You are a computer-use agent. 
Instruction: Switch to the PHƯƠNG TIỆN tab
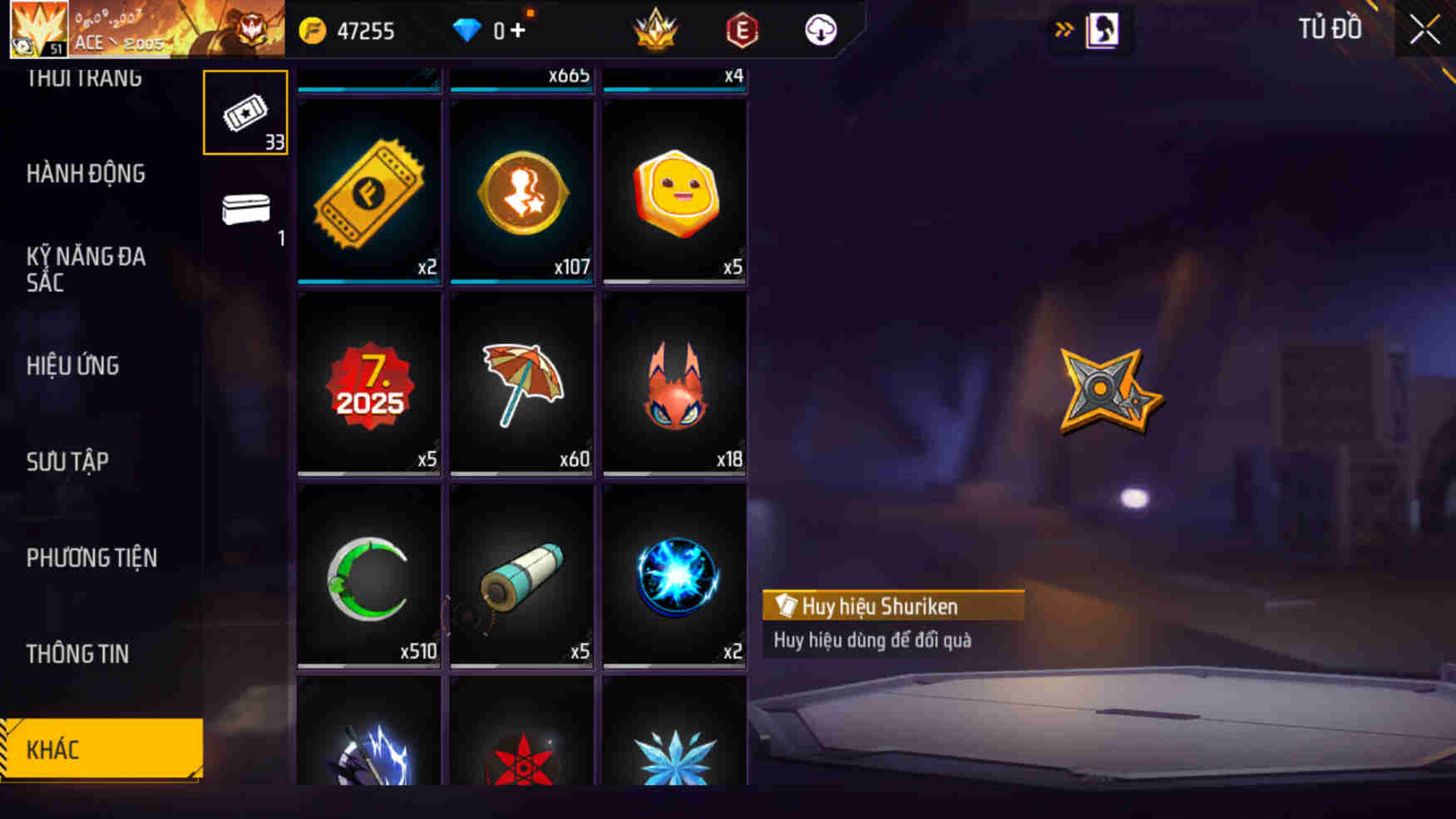click(91, 558)
